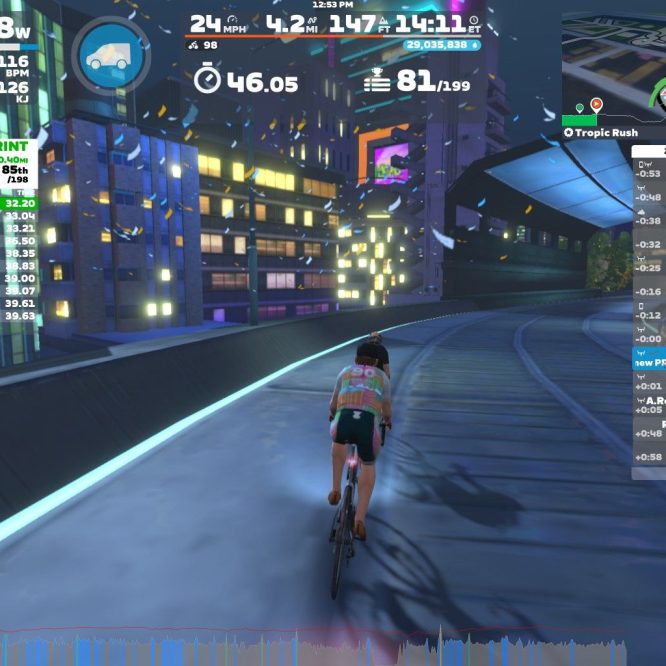666x666 pixels.
Task: Select the highlighted 32.20 sprint time entry
Action: point(20,203)
